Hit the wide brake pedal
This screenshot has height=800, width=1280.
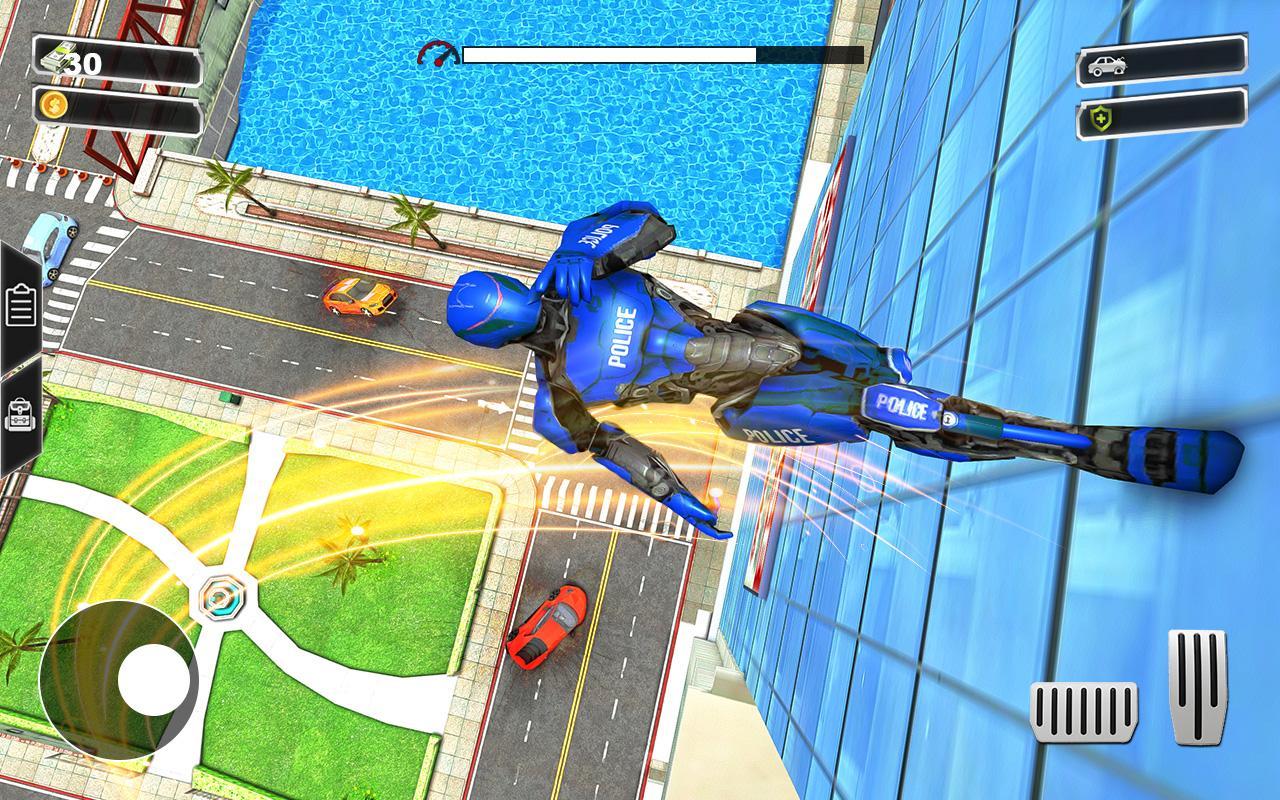tap(1084, 712)
